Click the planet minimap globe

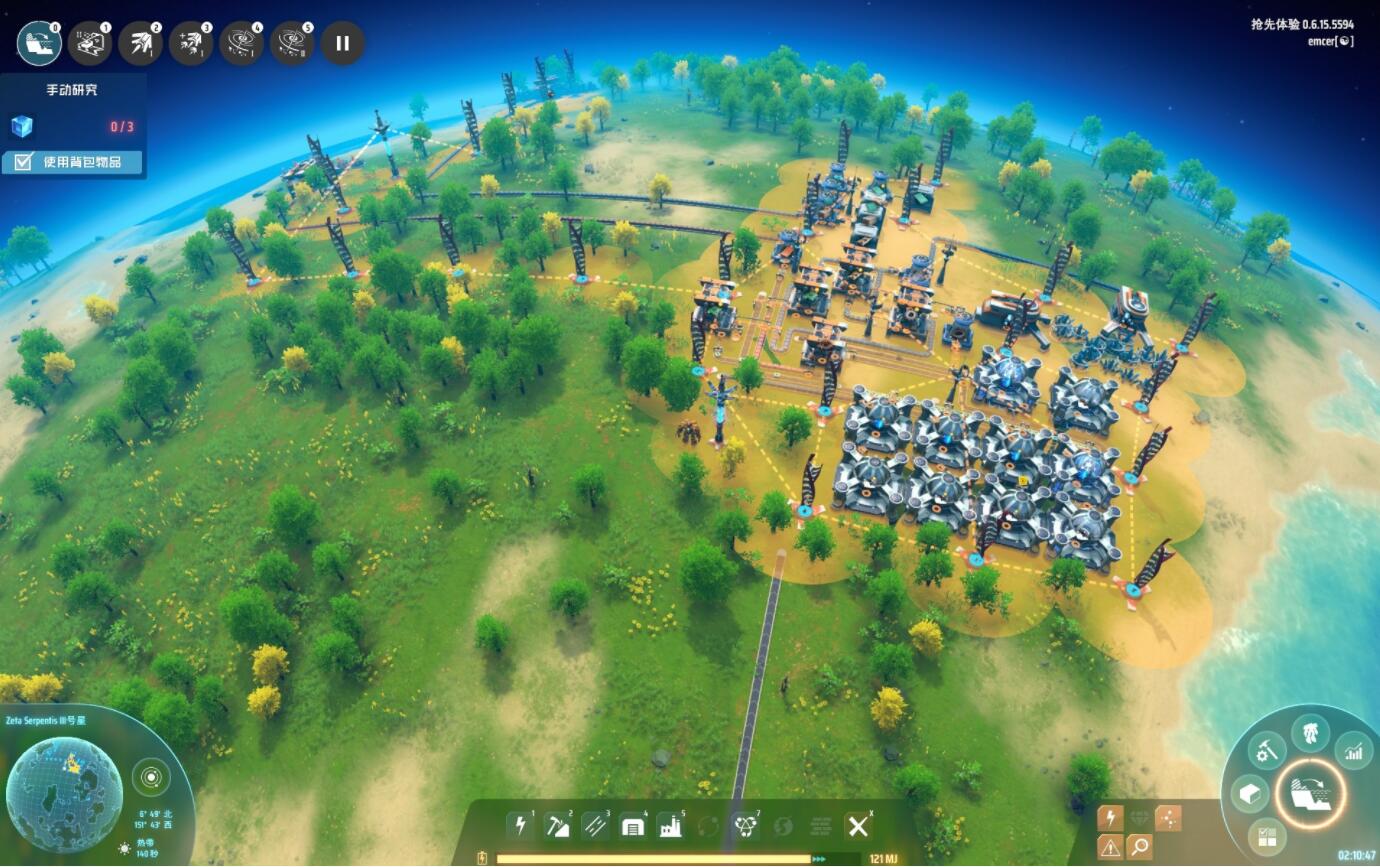point(64,794)
